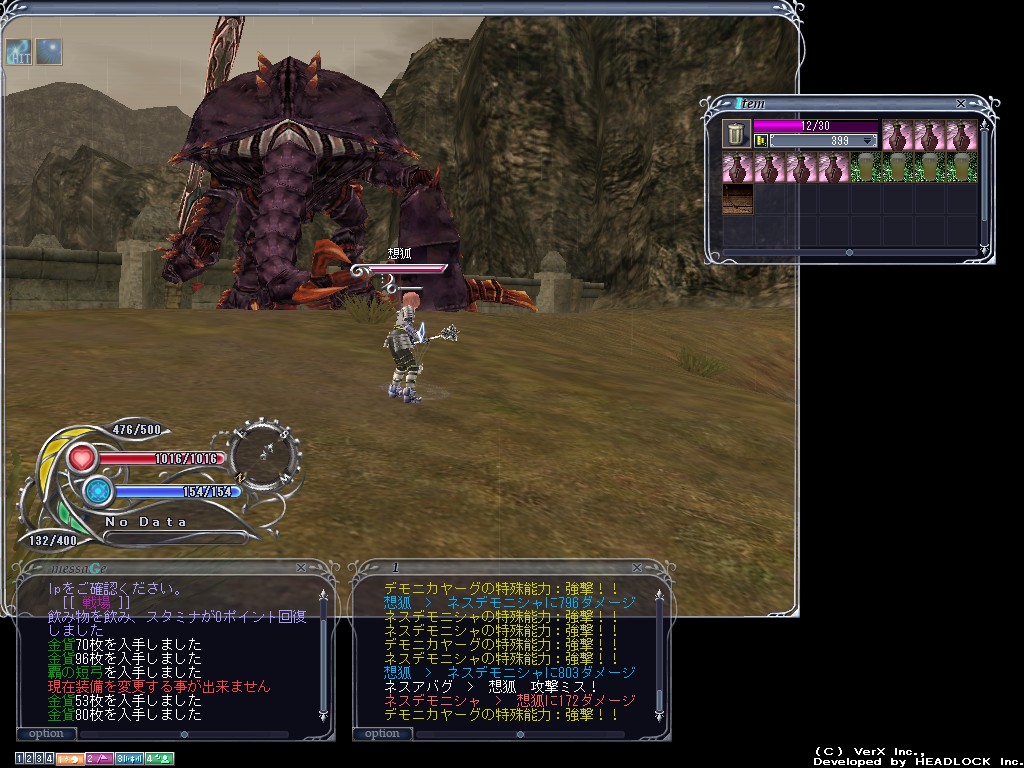Click the blue starburst buff icon
1024x768 pixels.
click(49, 51)
